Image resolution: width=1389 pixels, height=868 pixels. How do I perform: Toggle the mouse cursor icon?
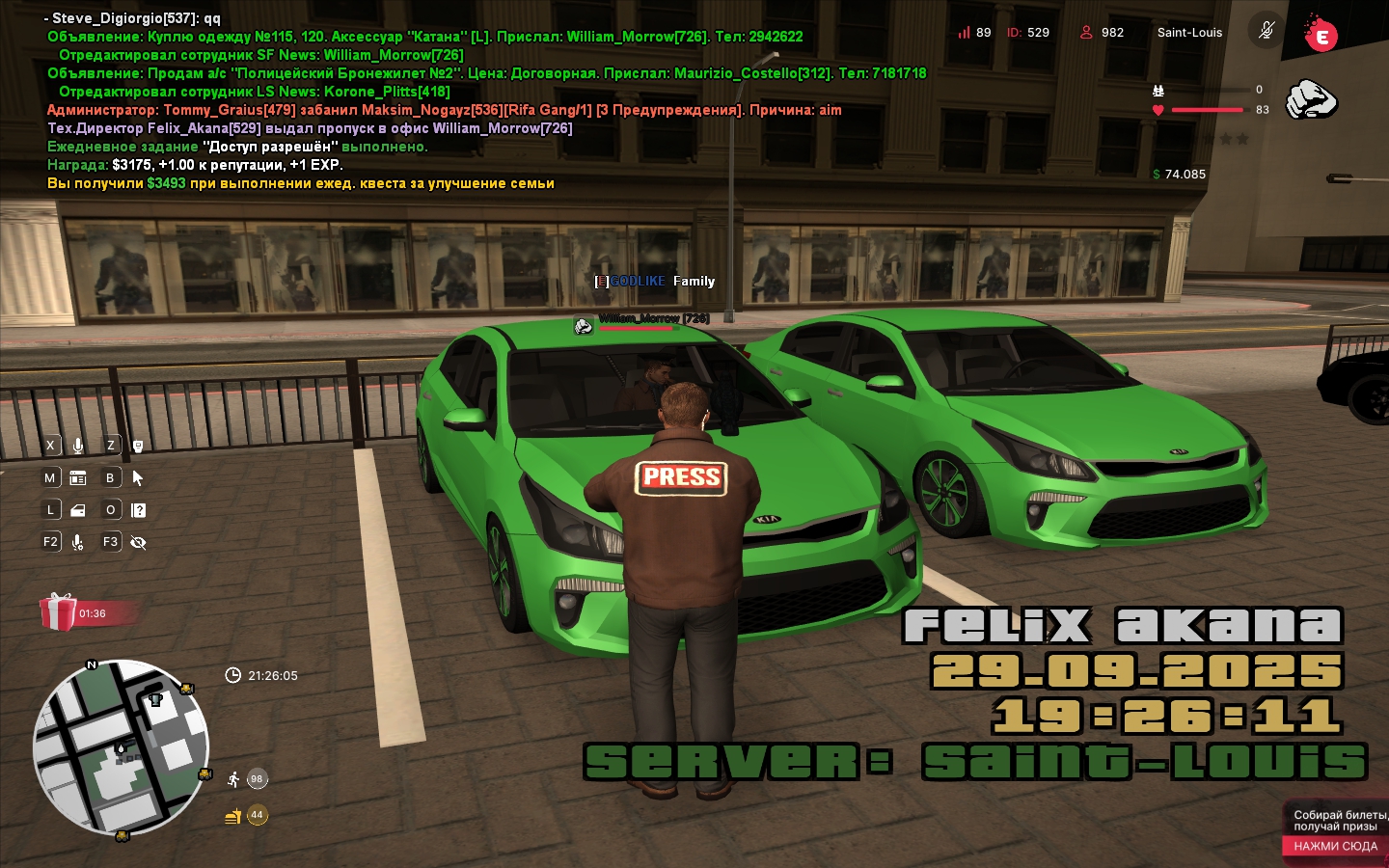(x=138, y=477)
